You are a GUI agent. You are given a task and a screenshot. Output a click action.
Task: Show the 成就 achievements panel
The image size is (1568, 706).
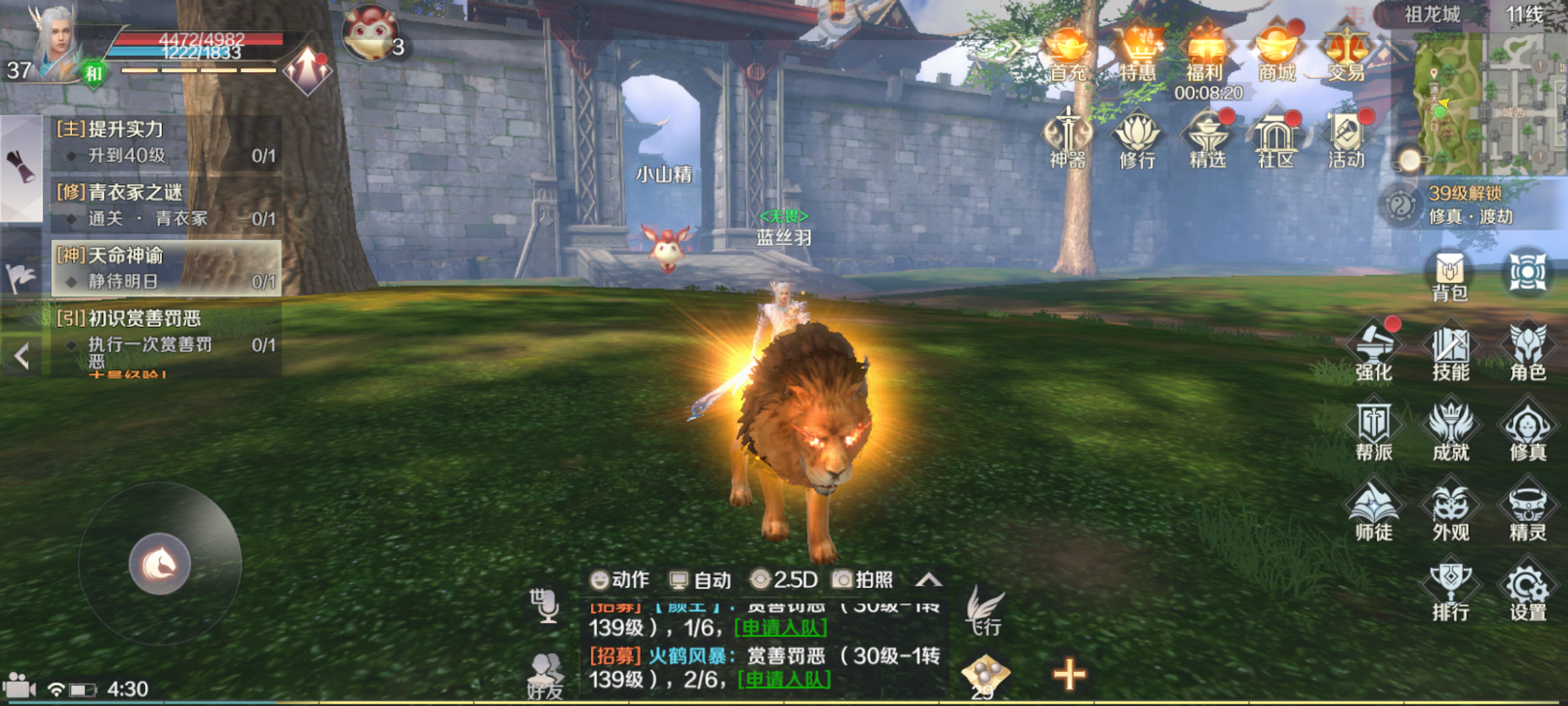pos(1450,431)
